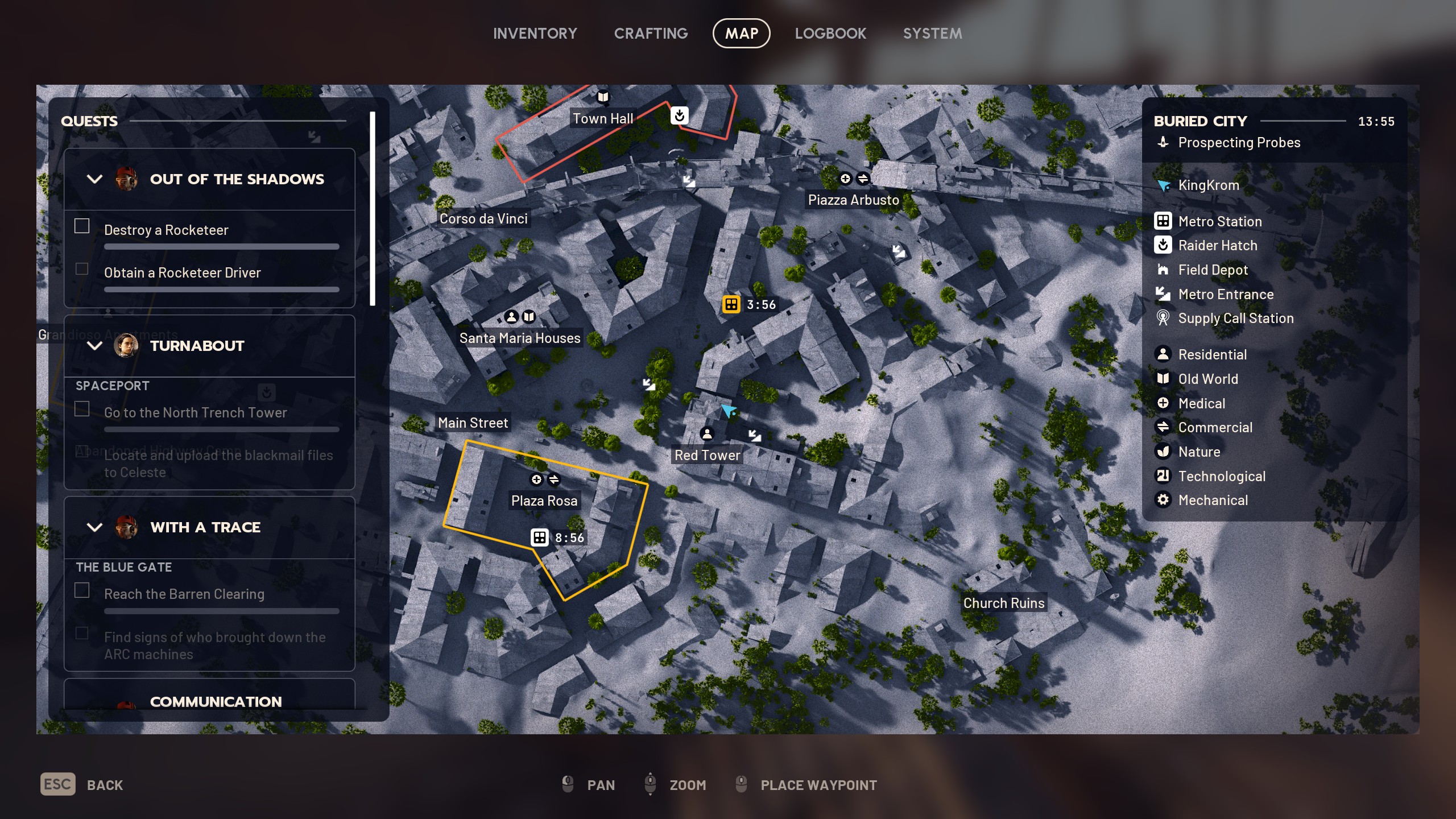Select the Prospecting Probes icon
1456x819 pixels.
point(1164,143)
